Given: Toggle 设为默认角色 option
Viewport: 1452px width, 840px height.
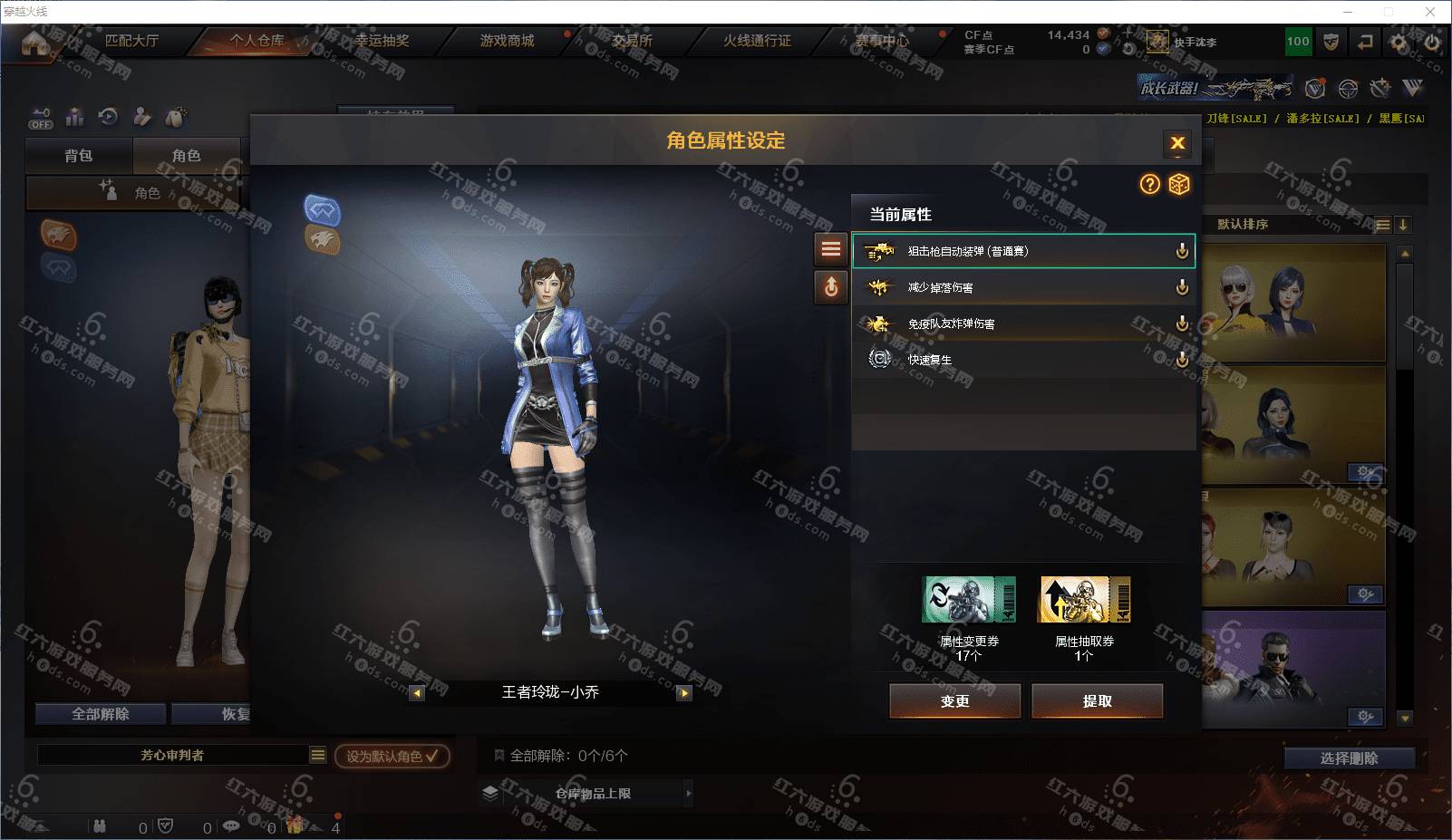Looking at the screenshot, I should [x=392, y=756].
